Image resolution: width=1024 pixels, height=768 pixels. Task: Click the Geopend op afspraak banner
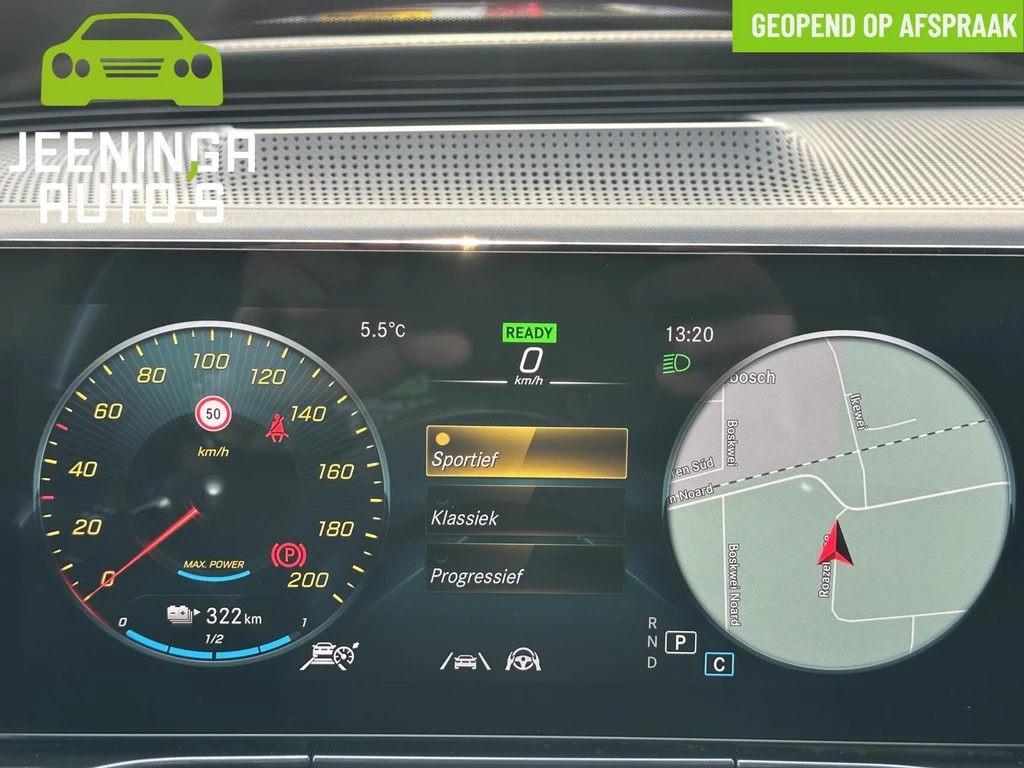(x=878, y=26)
